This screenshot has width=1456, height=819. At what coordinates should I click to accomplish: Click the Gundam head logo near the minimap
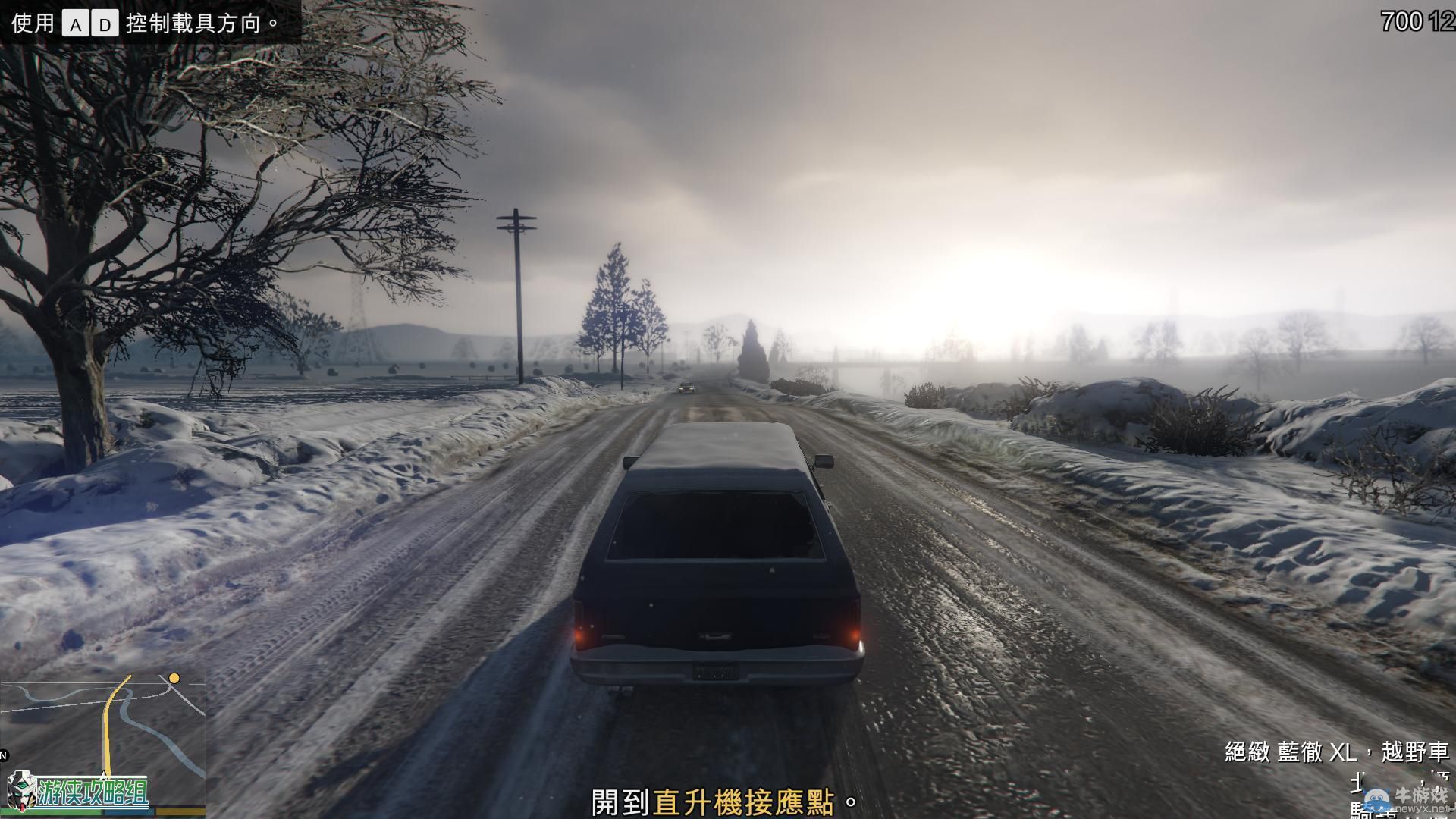(21, 791)
